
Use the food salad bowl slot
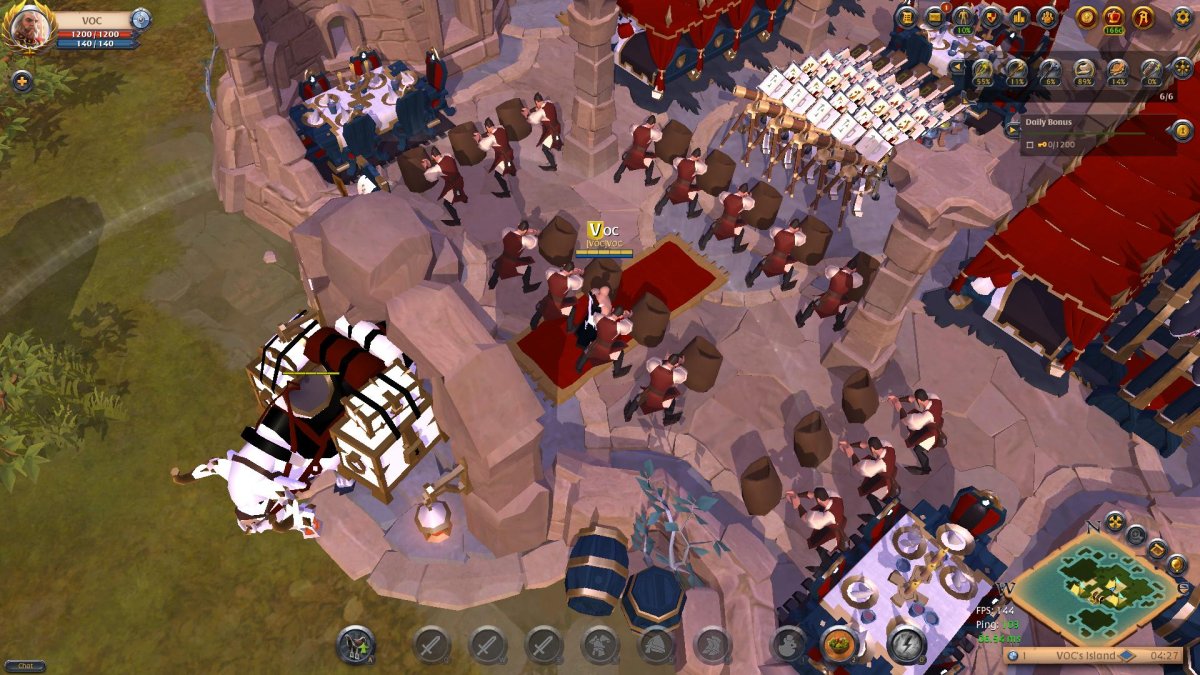coord(838,645)
